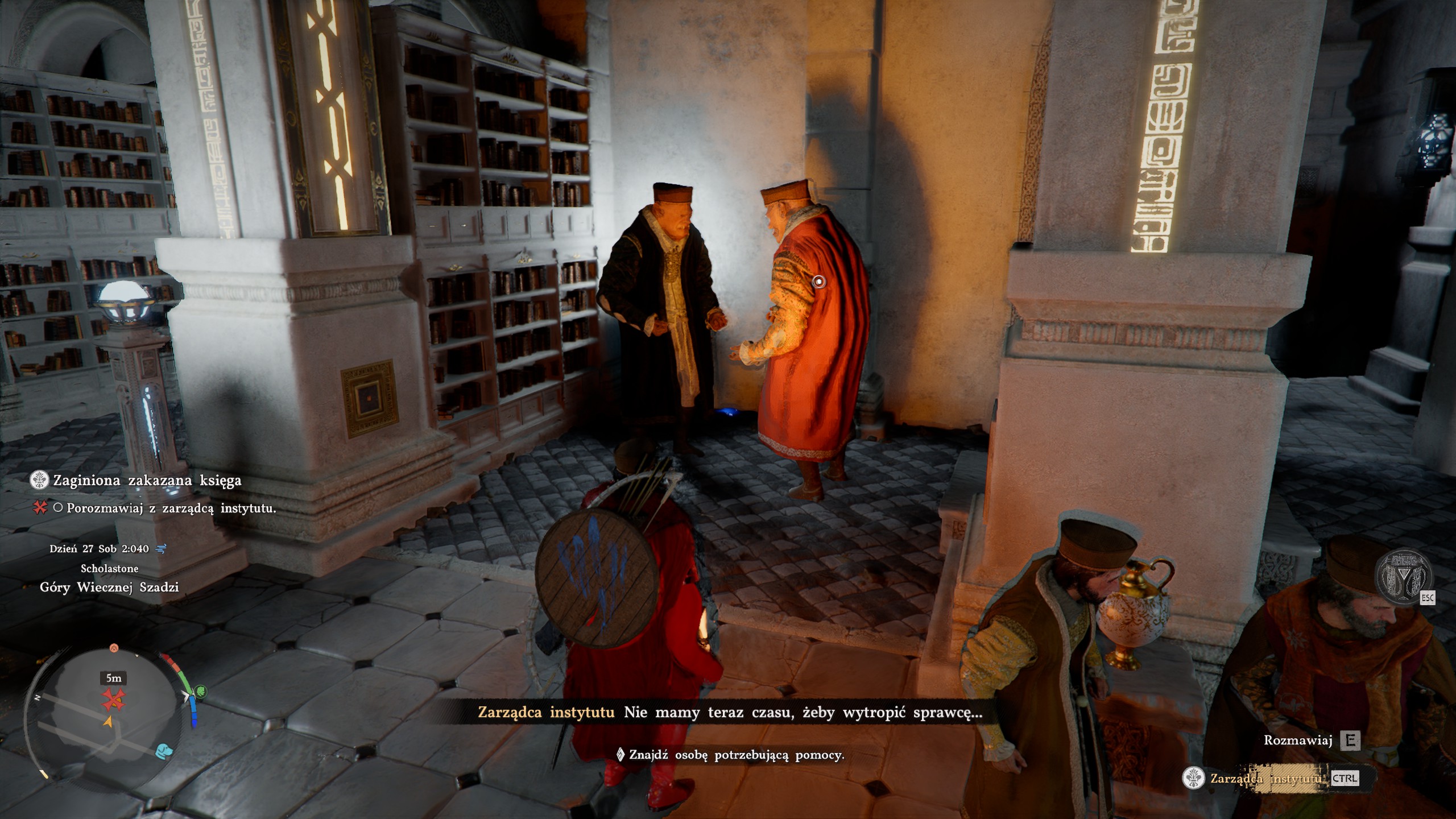The width and height of the screenshot is (1456, 819).
Task: Select the objective Porozmawiaj z zarządcą instytutu
Action: click(x=171, y=508)
